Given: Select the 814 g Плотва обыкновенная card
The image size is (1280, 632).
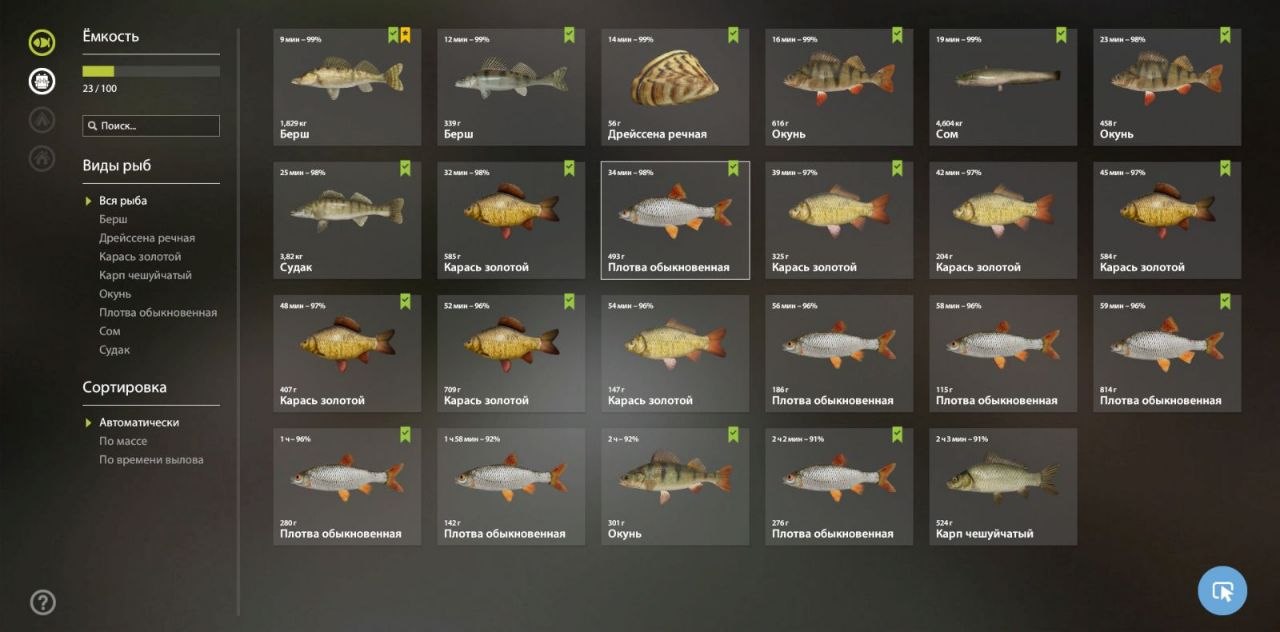Looking at the screenshot, I should tap(1167, 353).
